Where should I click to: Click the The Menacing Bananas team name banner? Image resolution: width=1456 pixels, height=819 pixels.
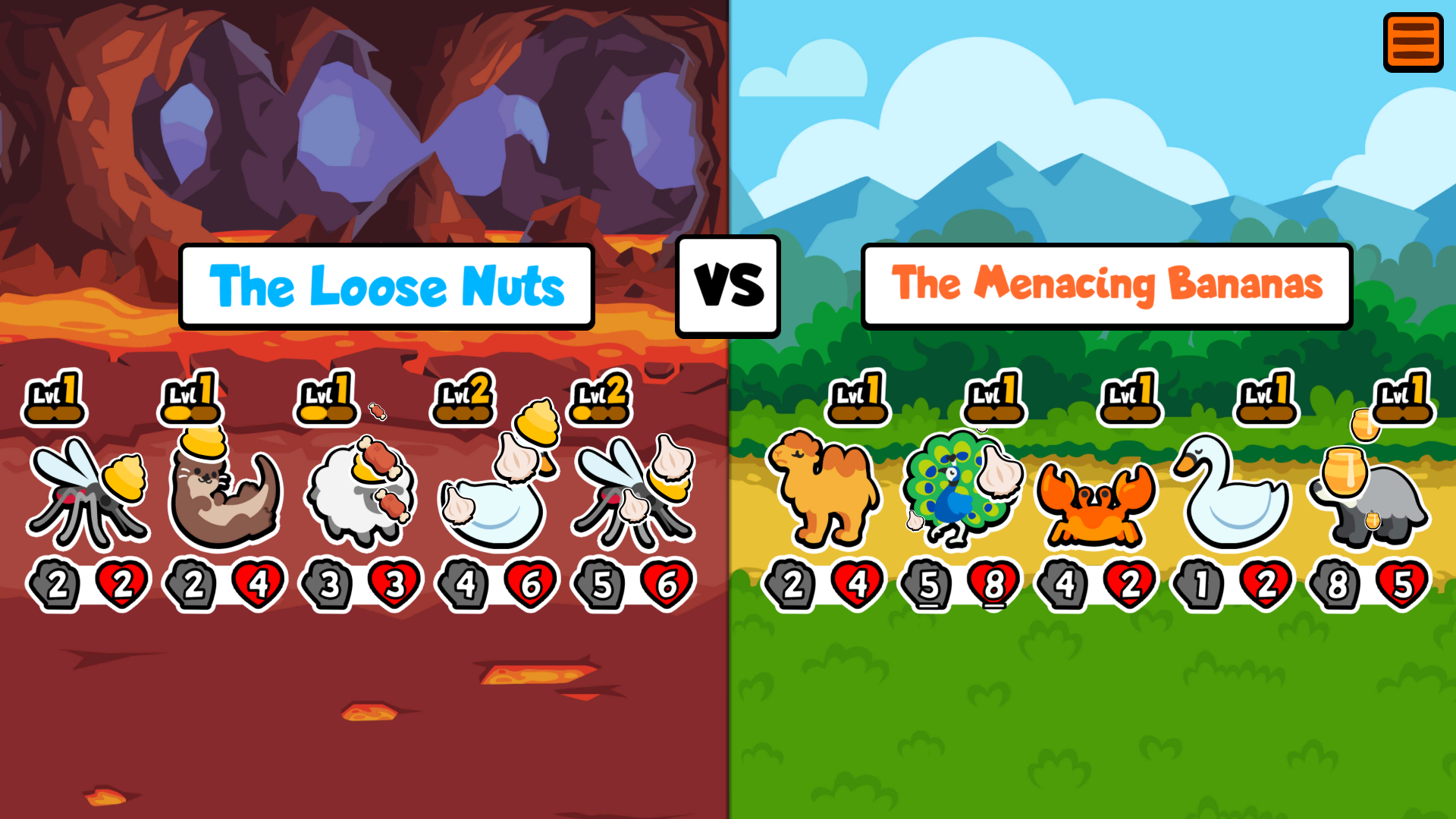click(1107, 287)
